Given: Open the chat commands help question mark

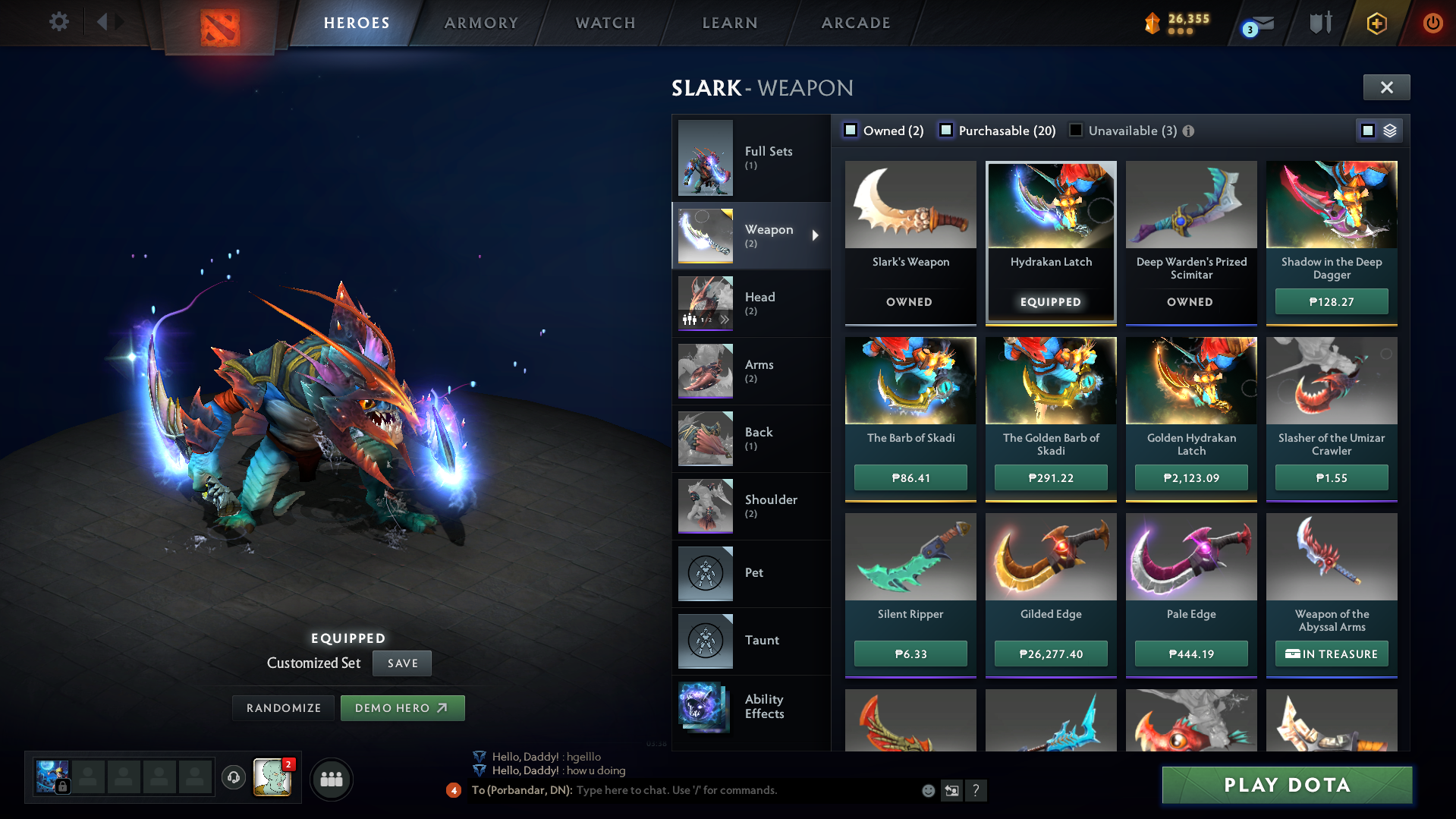Looking at the screenshot, I should click(x=976, y=790).
